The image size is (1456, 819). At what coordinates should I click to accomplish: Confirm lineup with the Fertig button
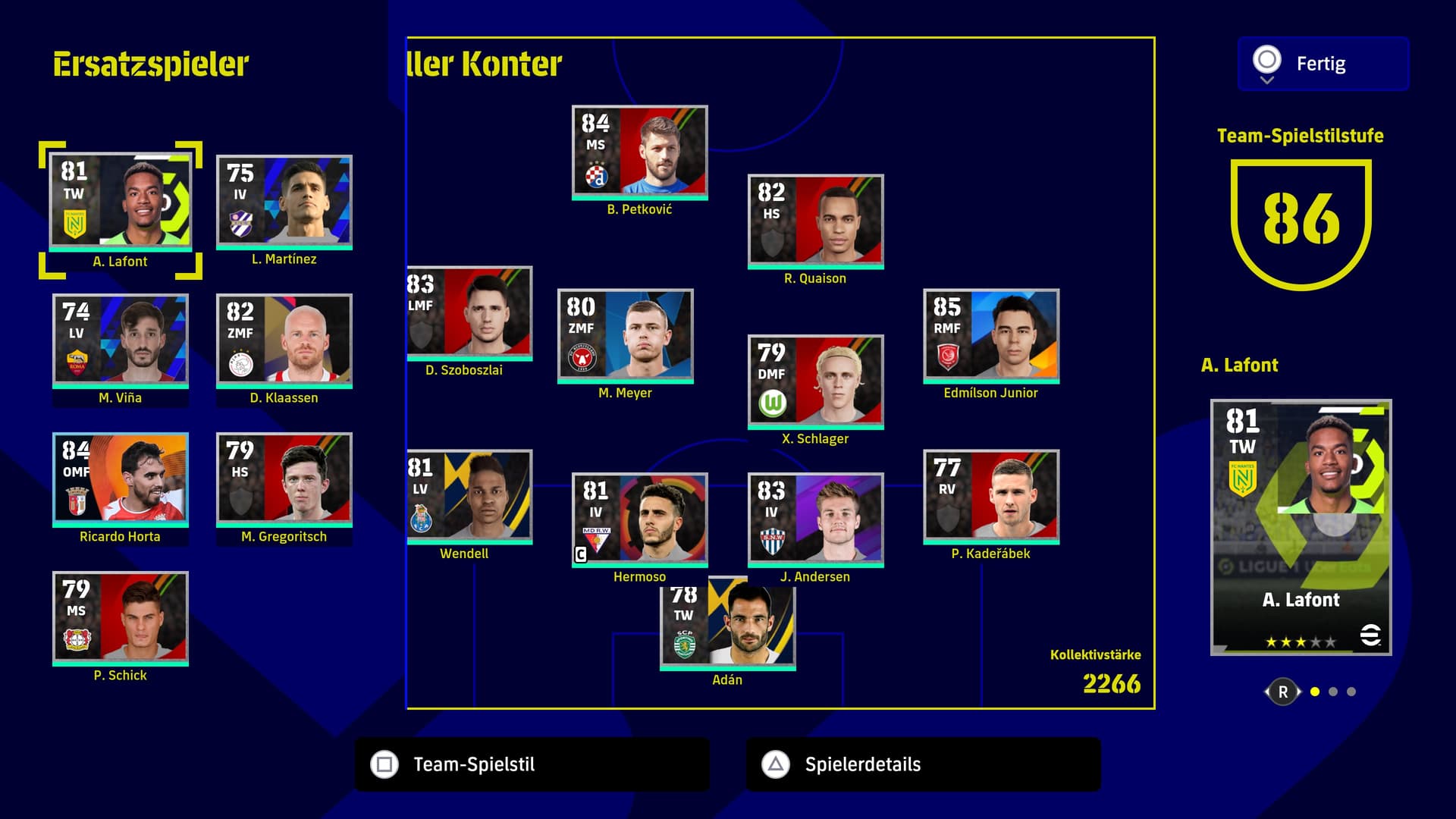pyautogui.click(x=1323, y=64)
